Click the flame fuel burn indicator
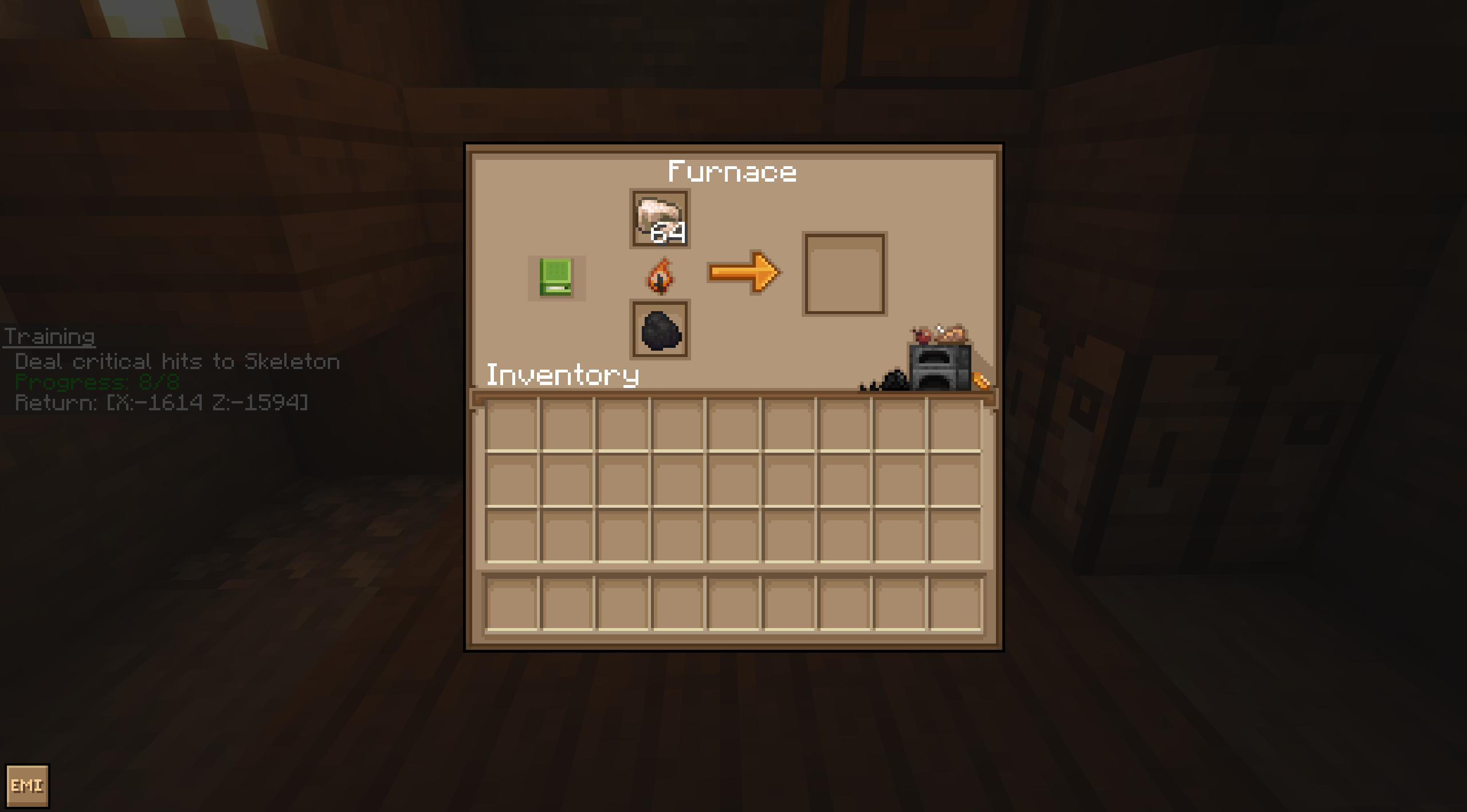This screenshot has width=1467, height=812. click(x=659, y=276)
